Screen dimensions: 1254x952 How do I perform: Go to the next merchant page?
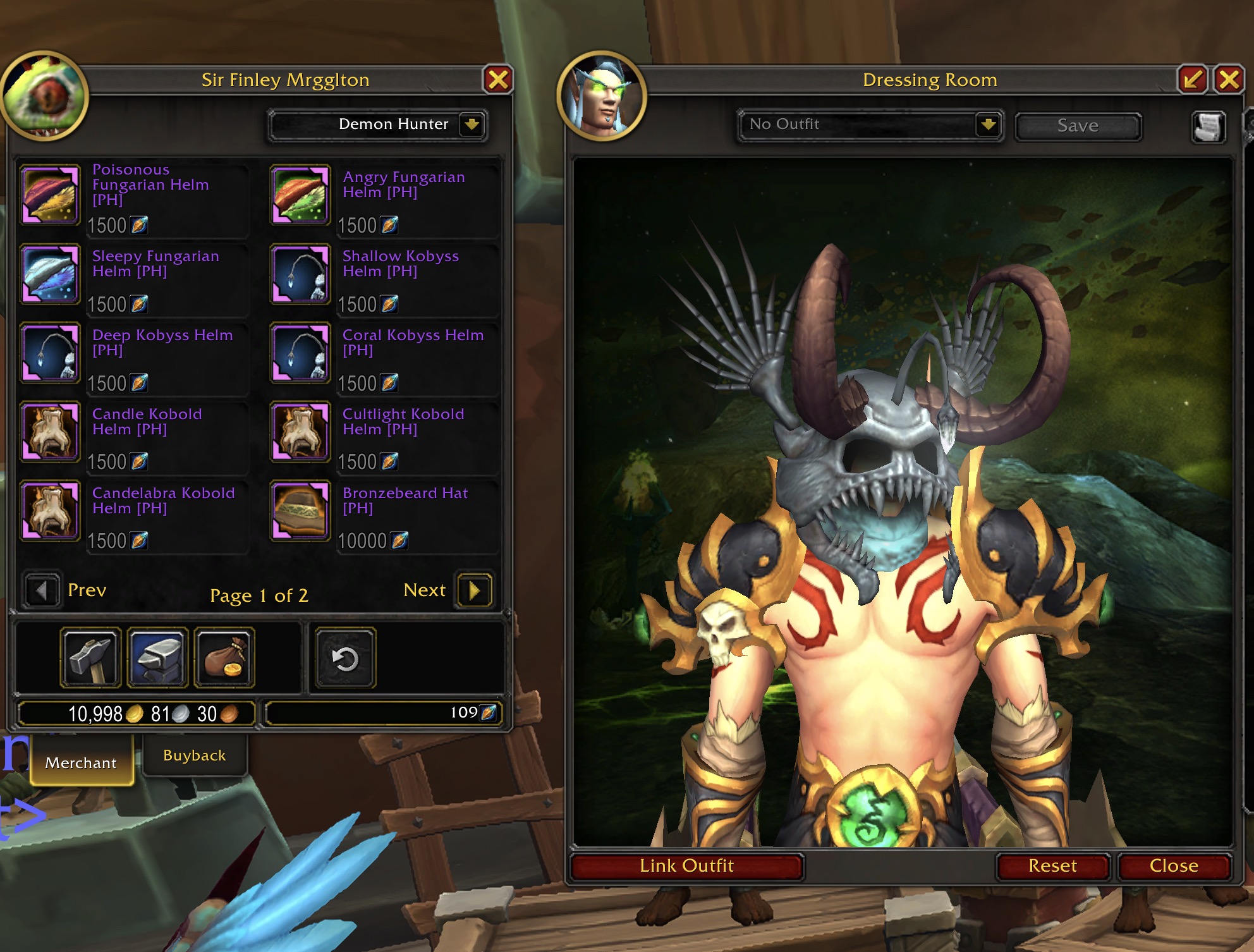(x=474, y=590)
